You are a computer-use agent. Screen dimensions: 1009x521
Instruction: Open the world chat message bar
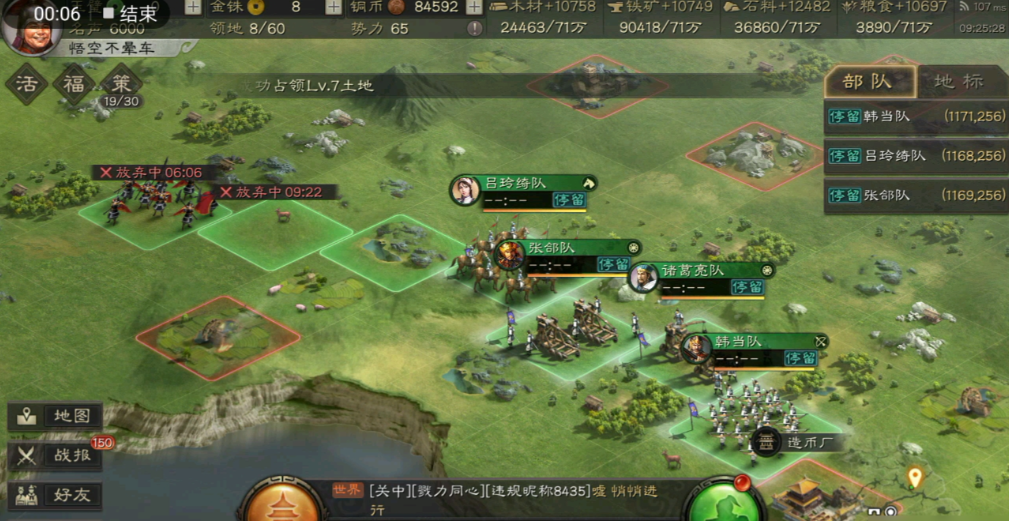500,498
